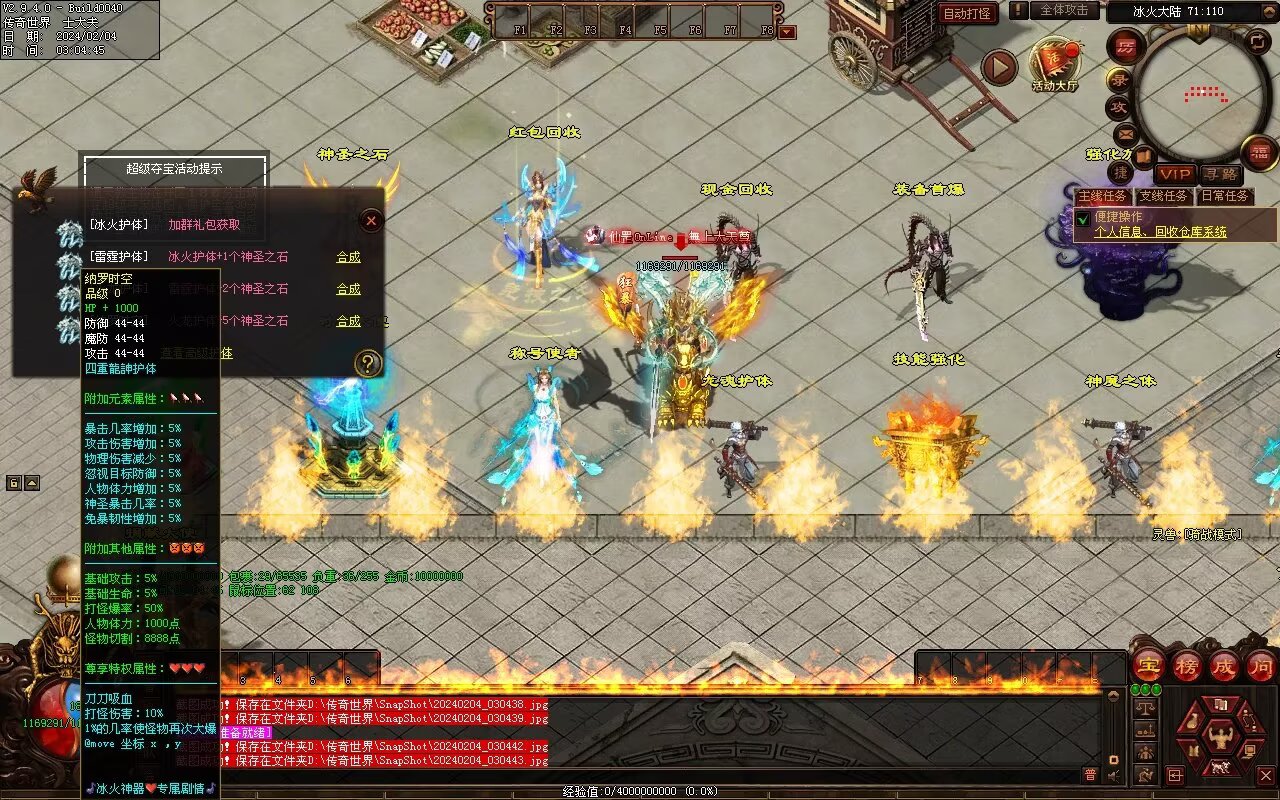Screen dimensions: 1280x800
Task: Click 合成 for the 雷霆护体 row
Action: click(348, 257)
